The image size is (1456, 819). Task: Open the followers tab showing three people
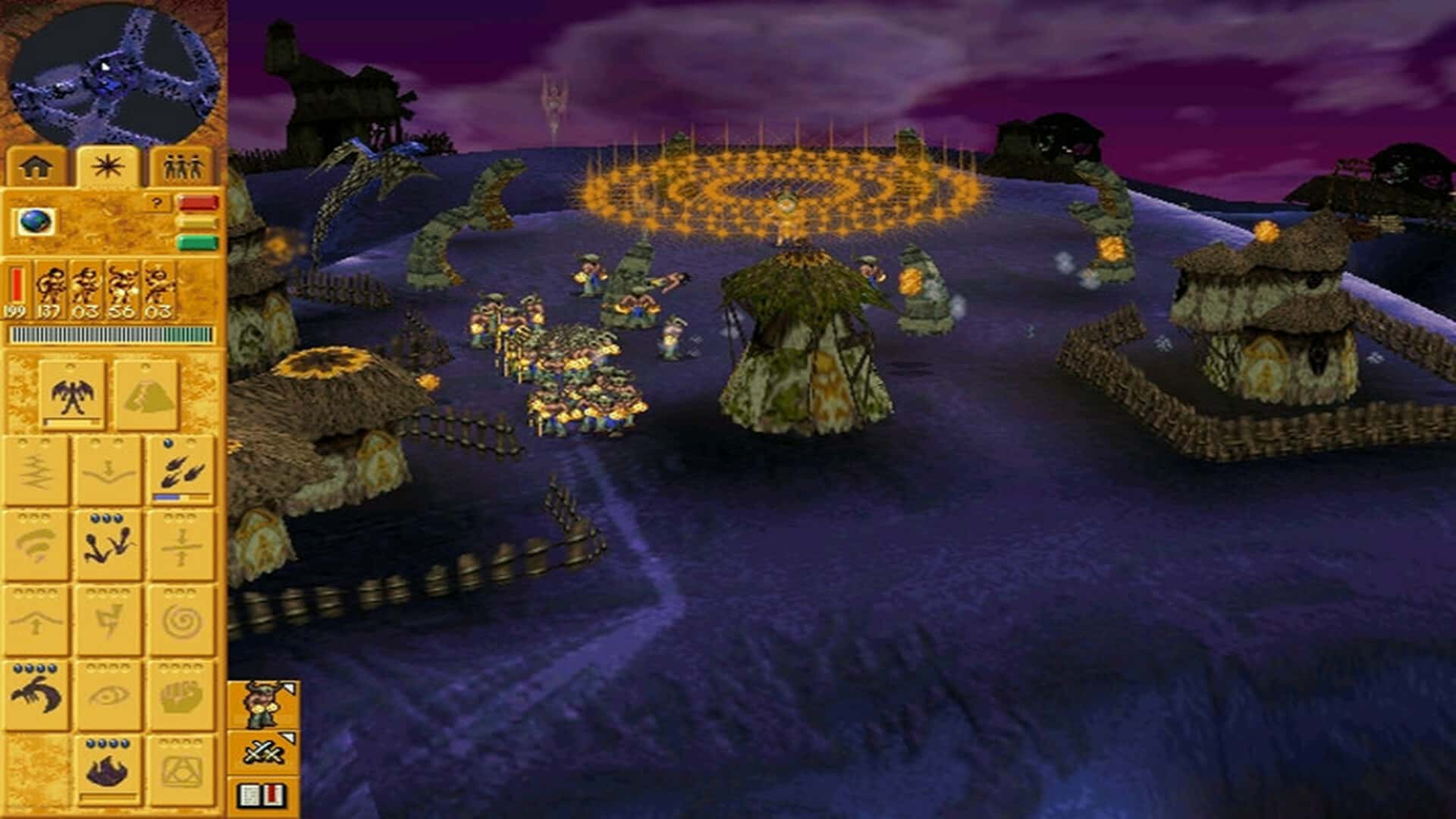183,166
